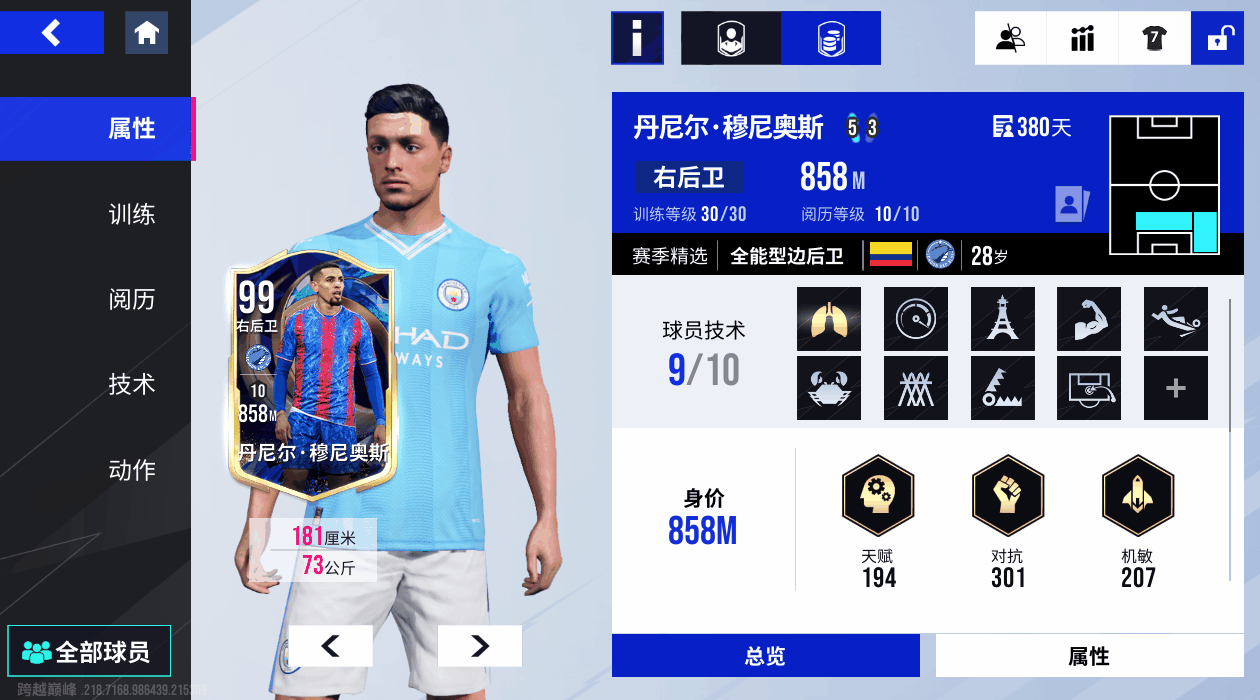Open the 阅历 experience menu
This screenshot has width=1260, height=700.
pos(132,299)
